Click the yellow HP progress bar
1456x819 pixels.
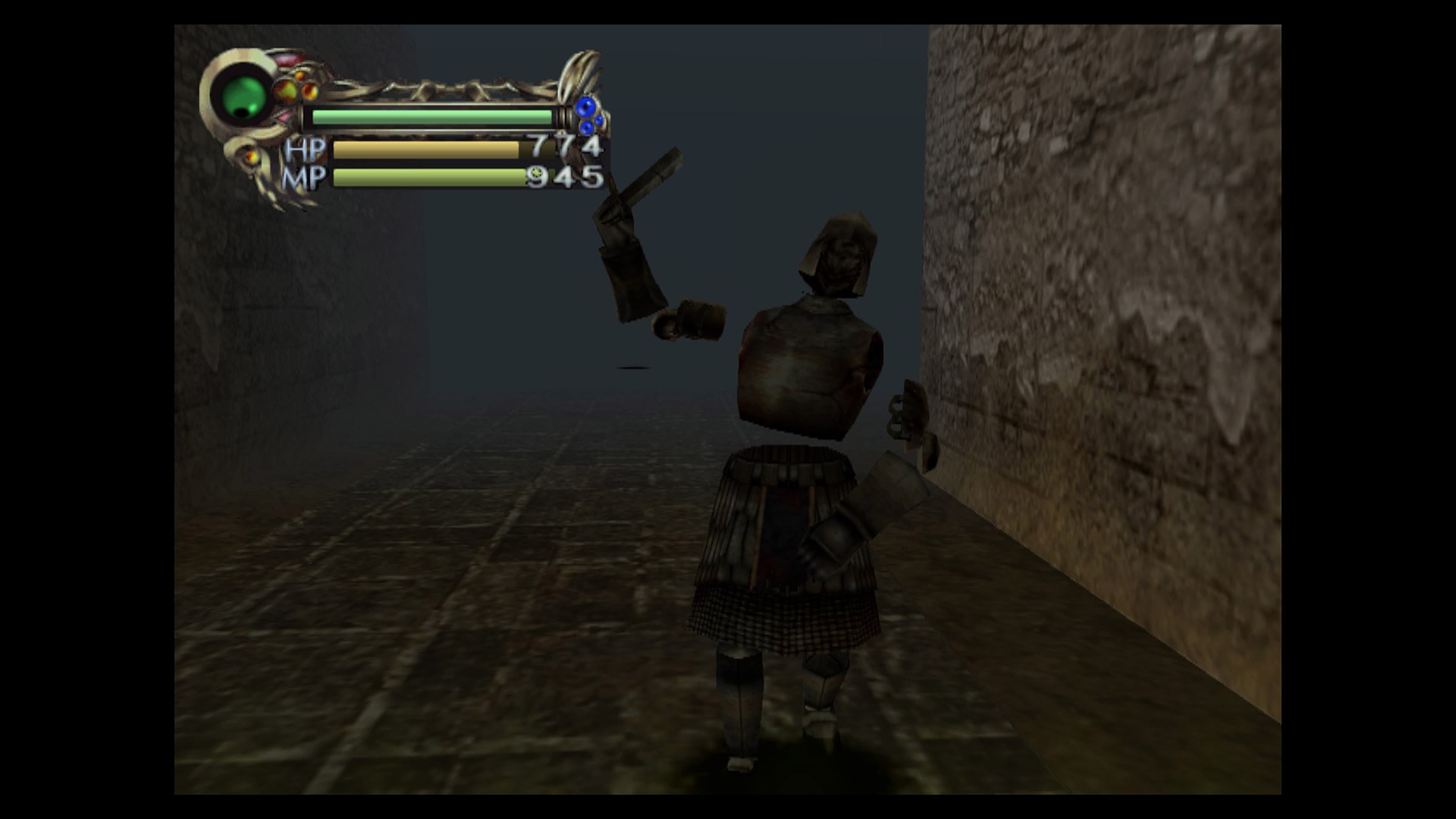[425, 149]
